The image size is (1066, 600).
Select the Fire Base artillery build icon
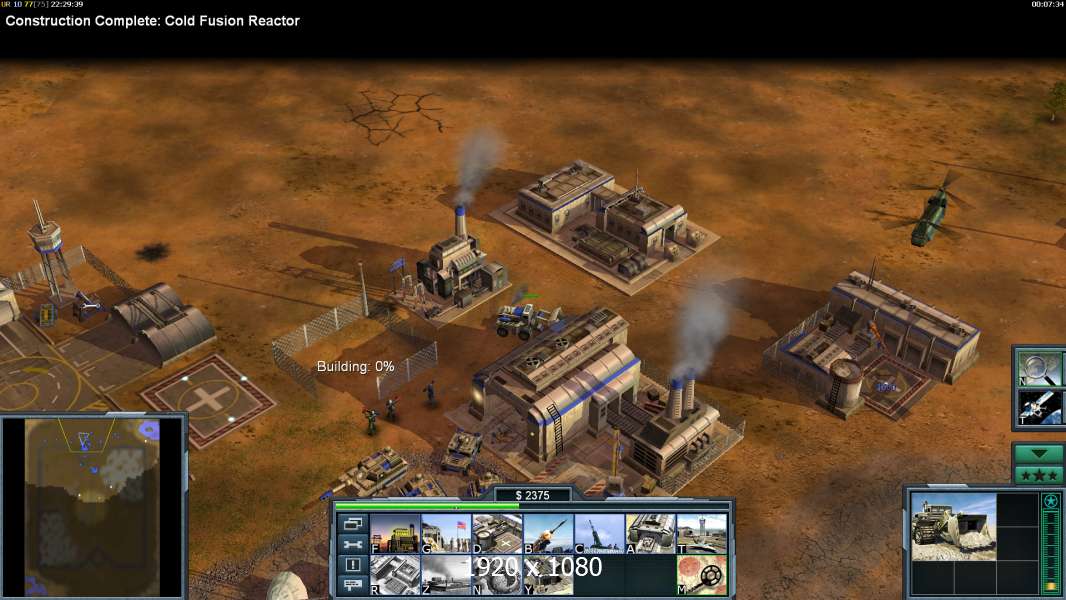pos(599,534)
